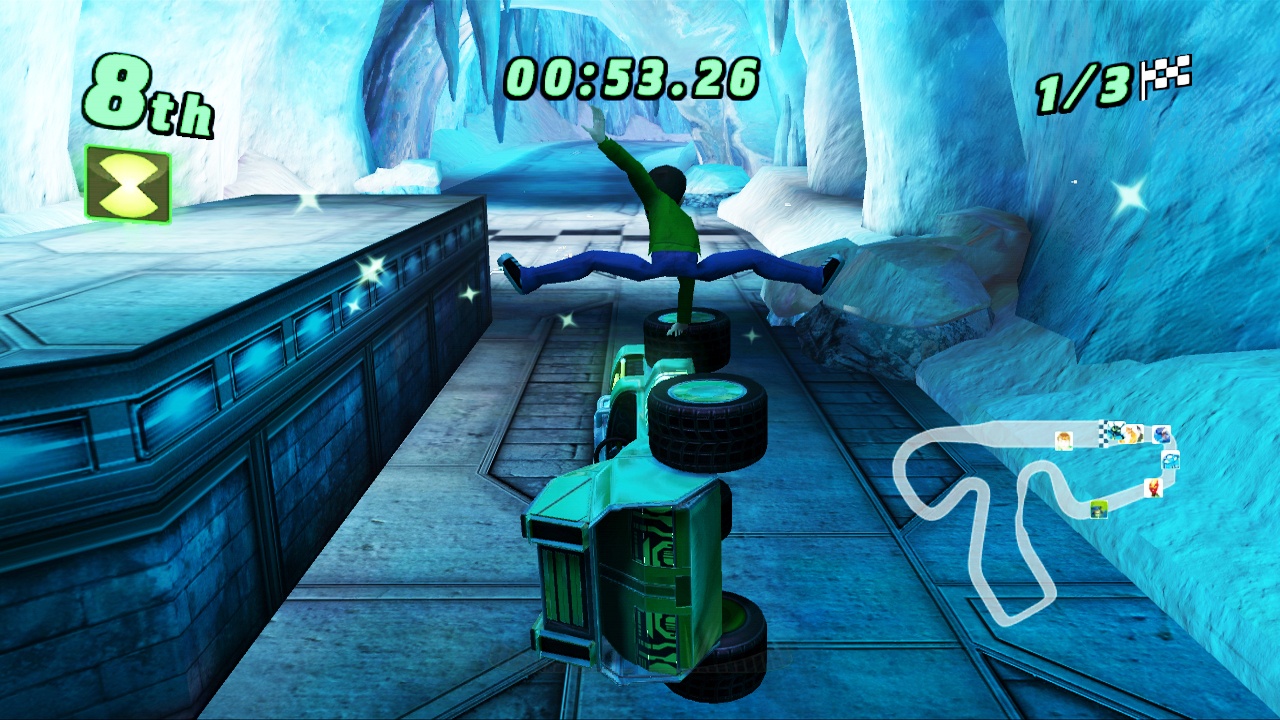Viewport: 1280px width, 720px height.
Task: Click the checkered start line marker on minimap
Action: (x=1103, y=433)
